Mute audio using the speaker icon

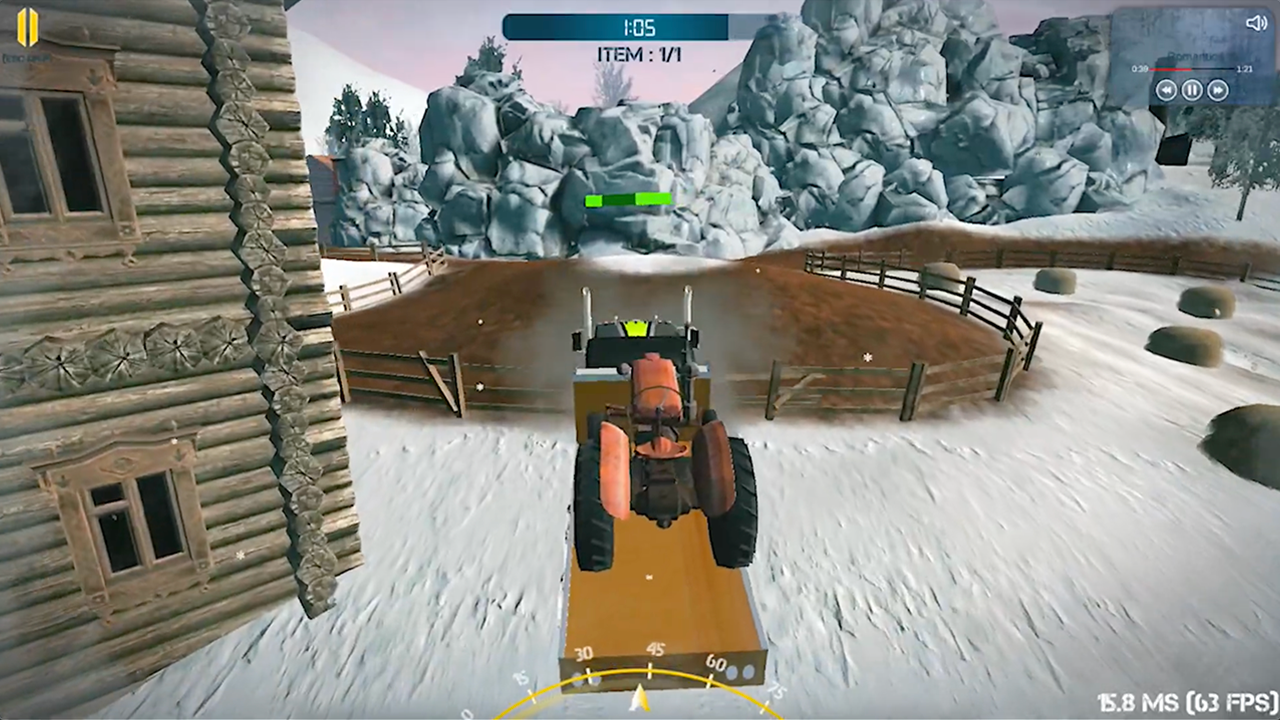(x=1257, y=22)
